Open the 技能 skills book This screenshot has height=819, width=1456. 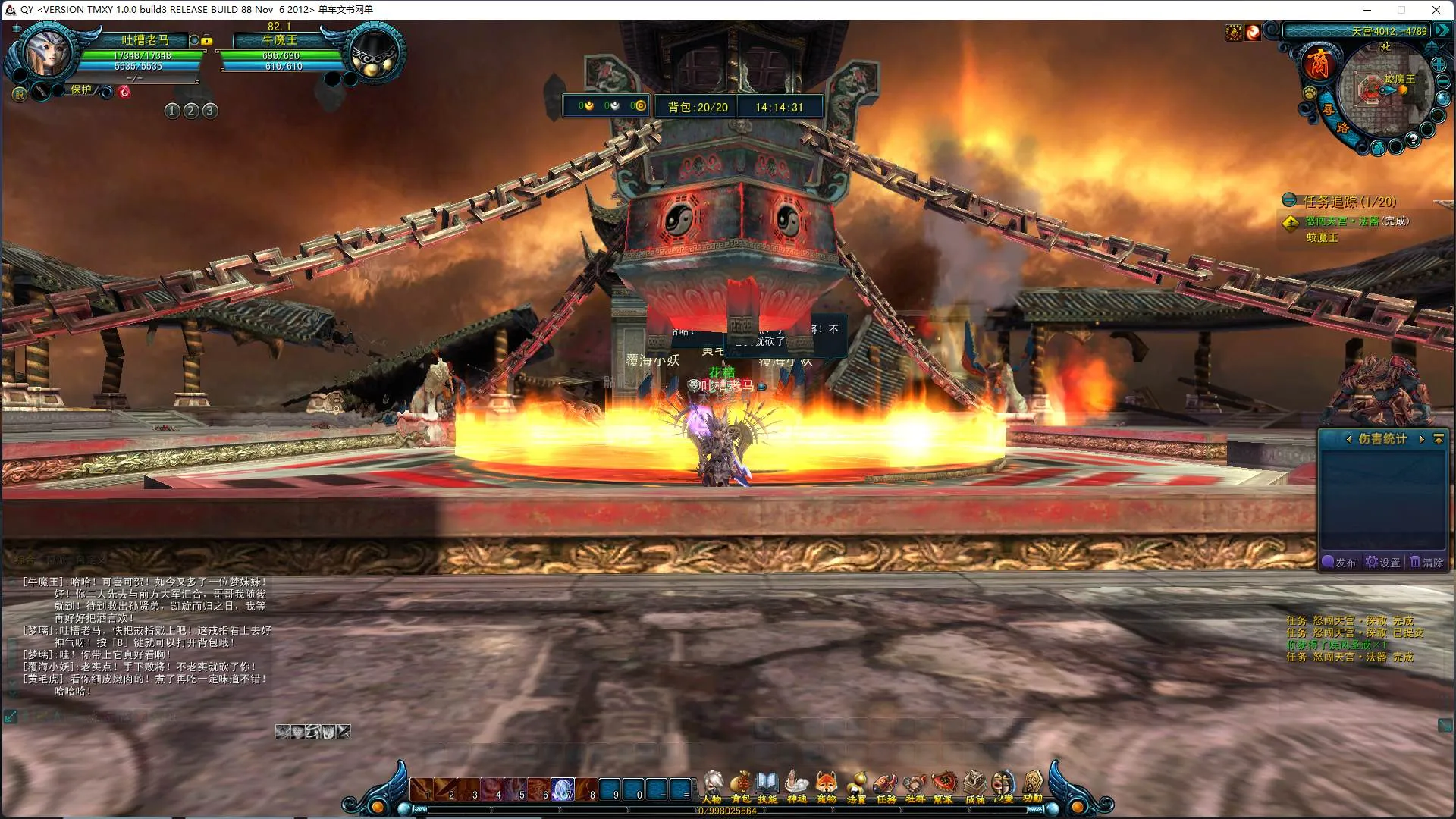[x=767, y=786]
